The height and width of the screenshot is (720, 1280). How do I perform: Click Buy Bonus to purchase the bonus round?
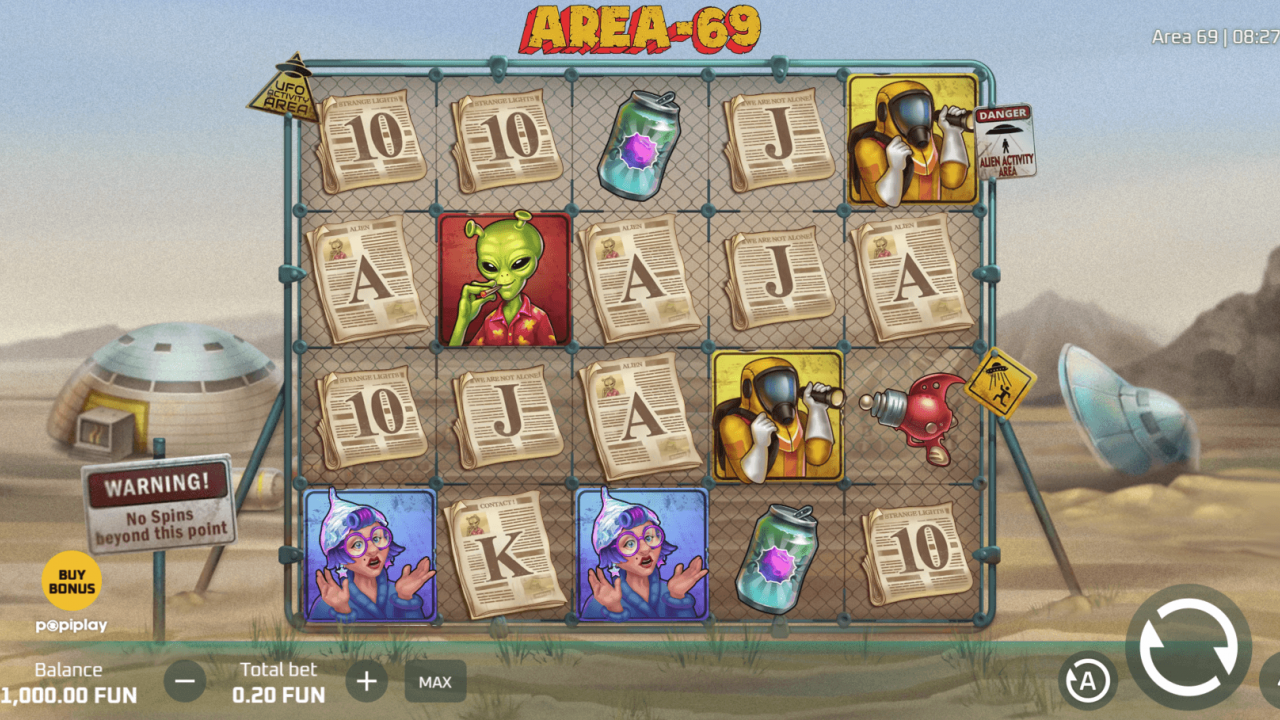coord(70,580)
